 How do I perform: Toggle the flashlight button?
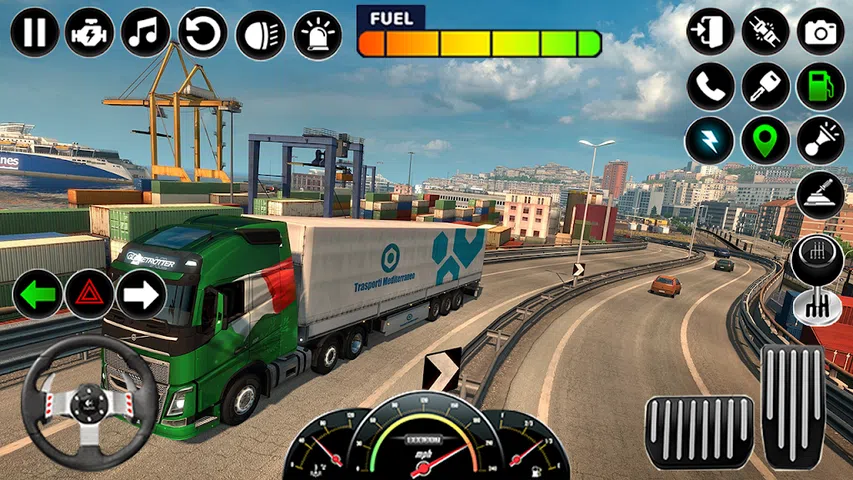pos(820,140)
